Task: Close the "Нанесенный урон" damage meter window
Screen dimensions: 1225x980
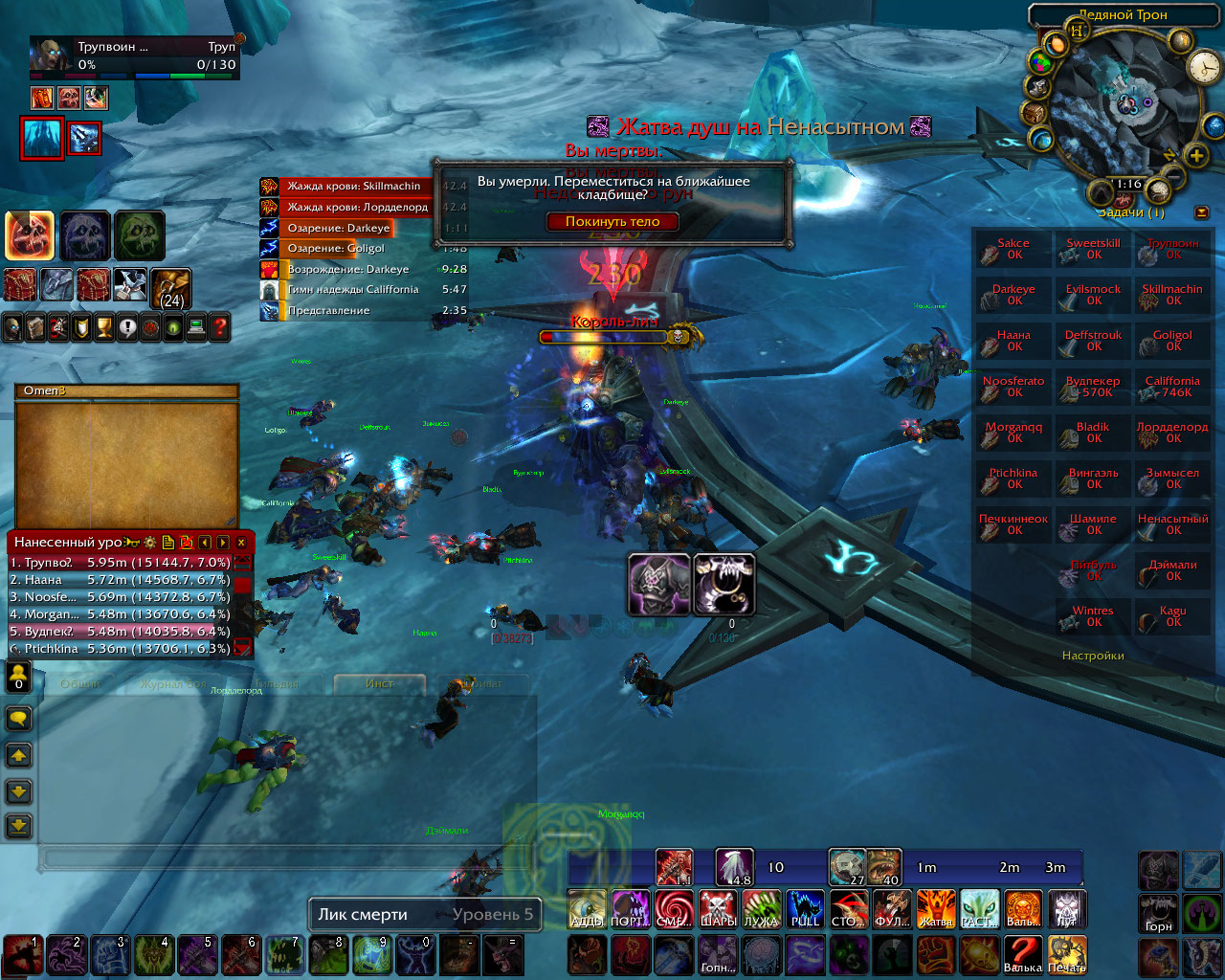Action: pos(241,542)
